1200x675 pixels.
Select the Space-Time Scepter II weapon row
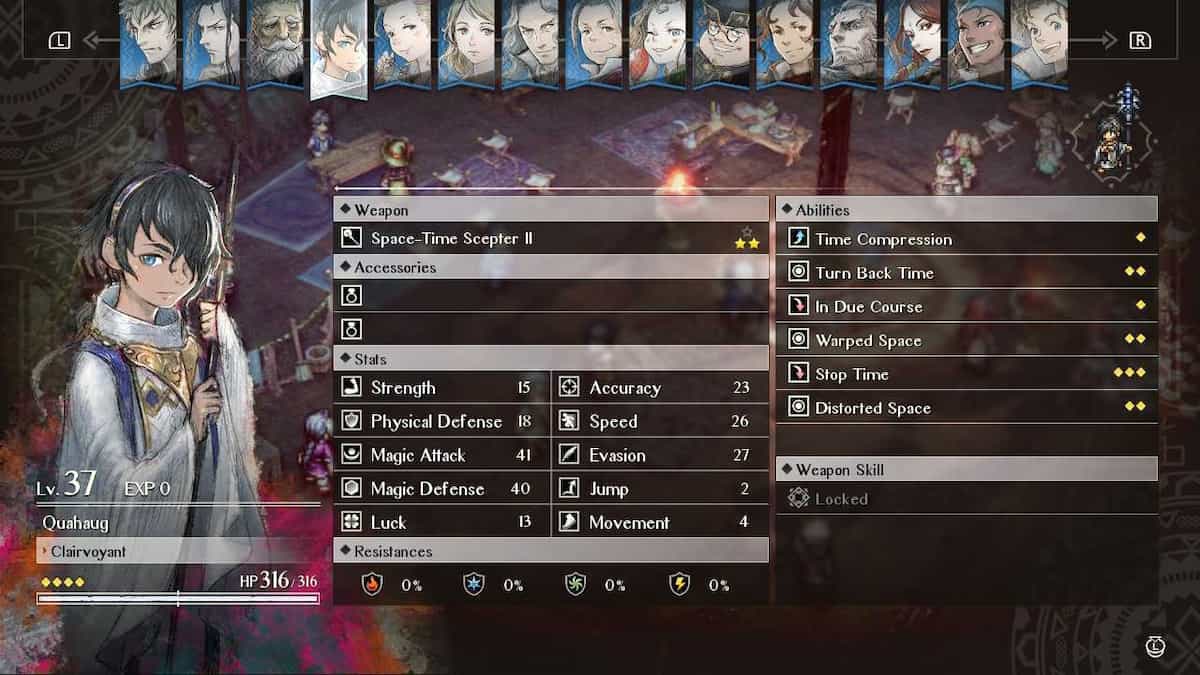tap(550, 238)
